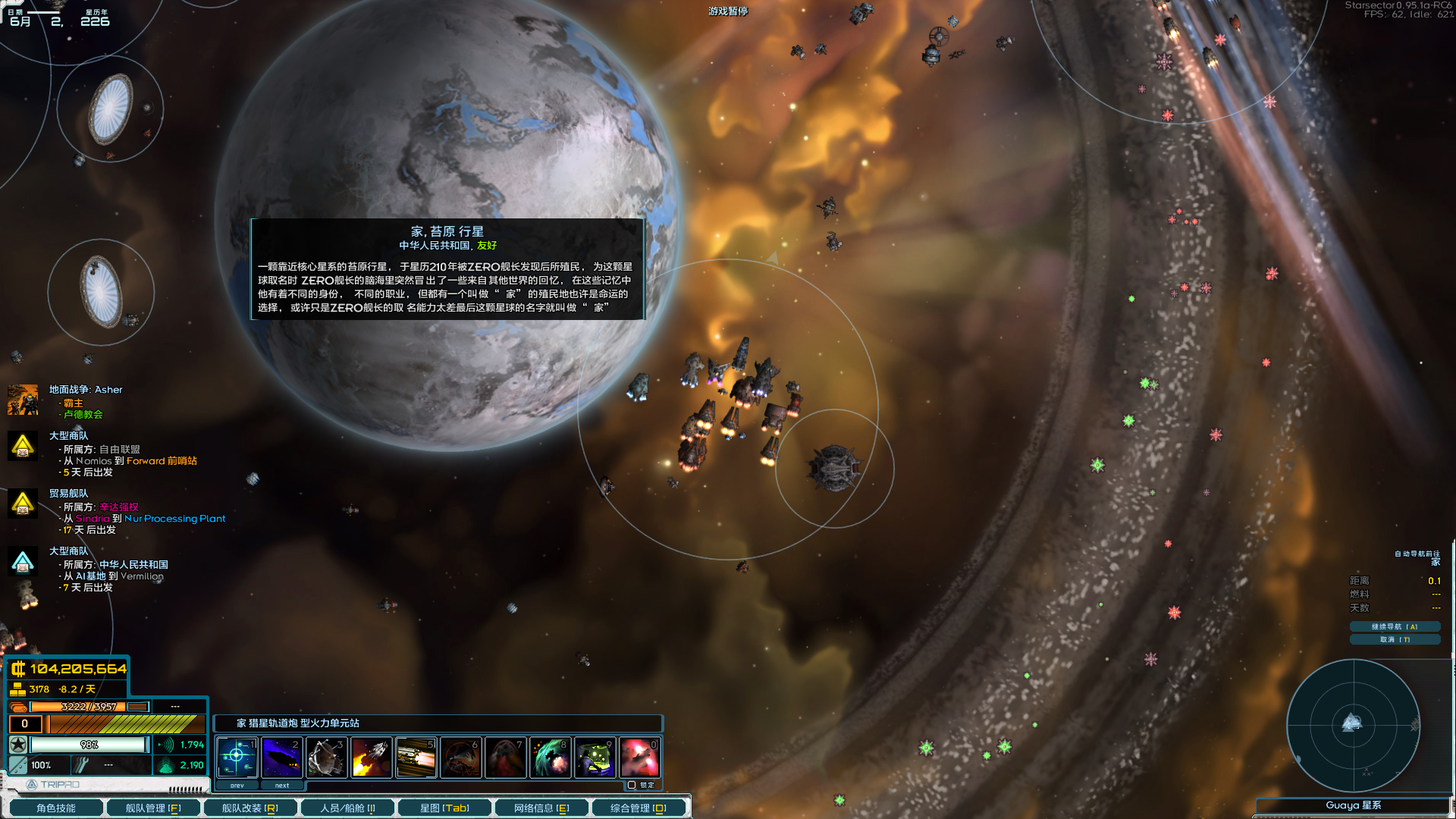Viewport: 1456px width, 819px height.
Task: Open the 人员/船舱 cargo screen
Action: tap(347, 808)
